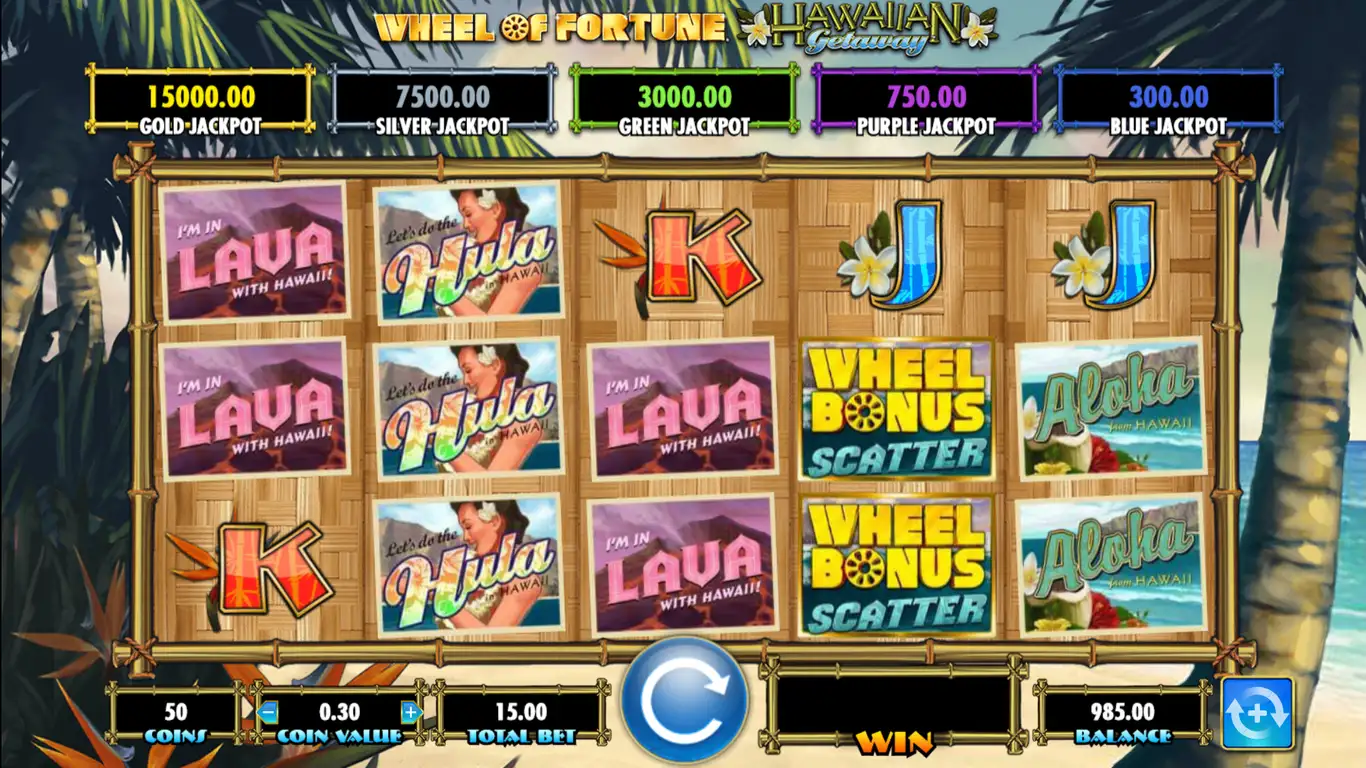Decrease the coin value
This screenshot has width=1366, height=768.
(268, 712)
